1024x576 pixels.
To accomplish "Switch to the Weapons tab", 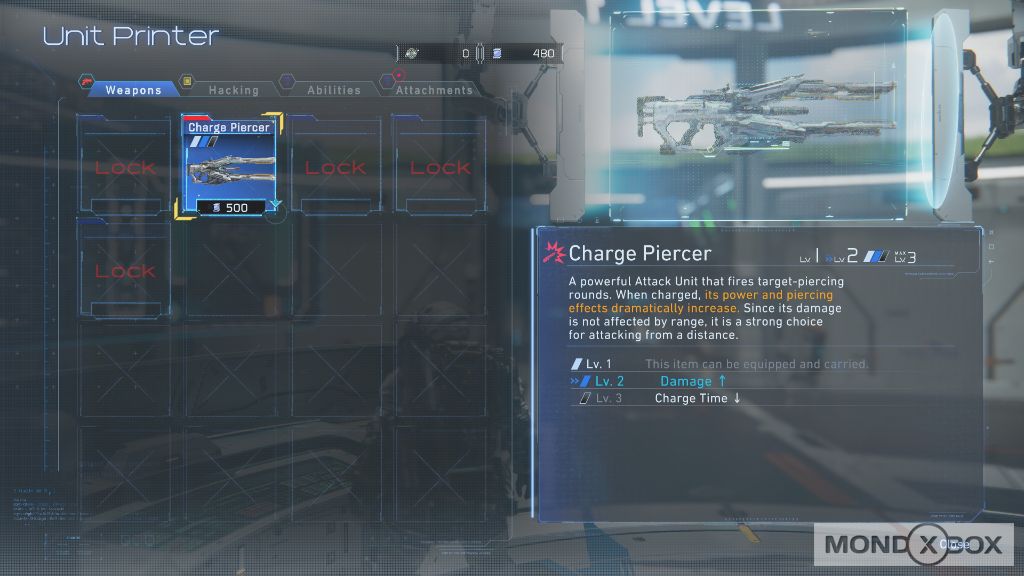I will click(x=133, y=90).
